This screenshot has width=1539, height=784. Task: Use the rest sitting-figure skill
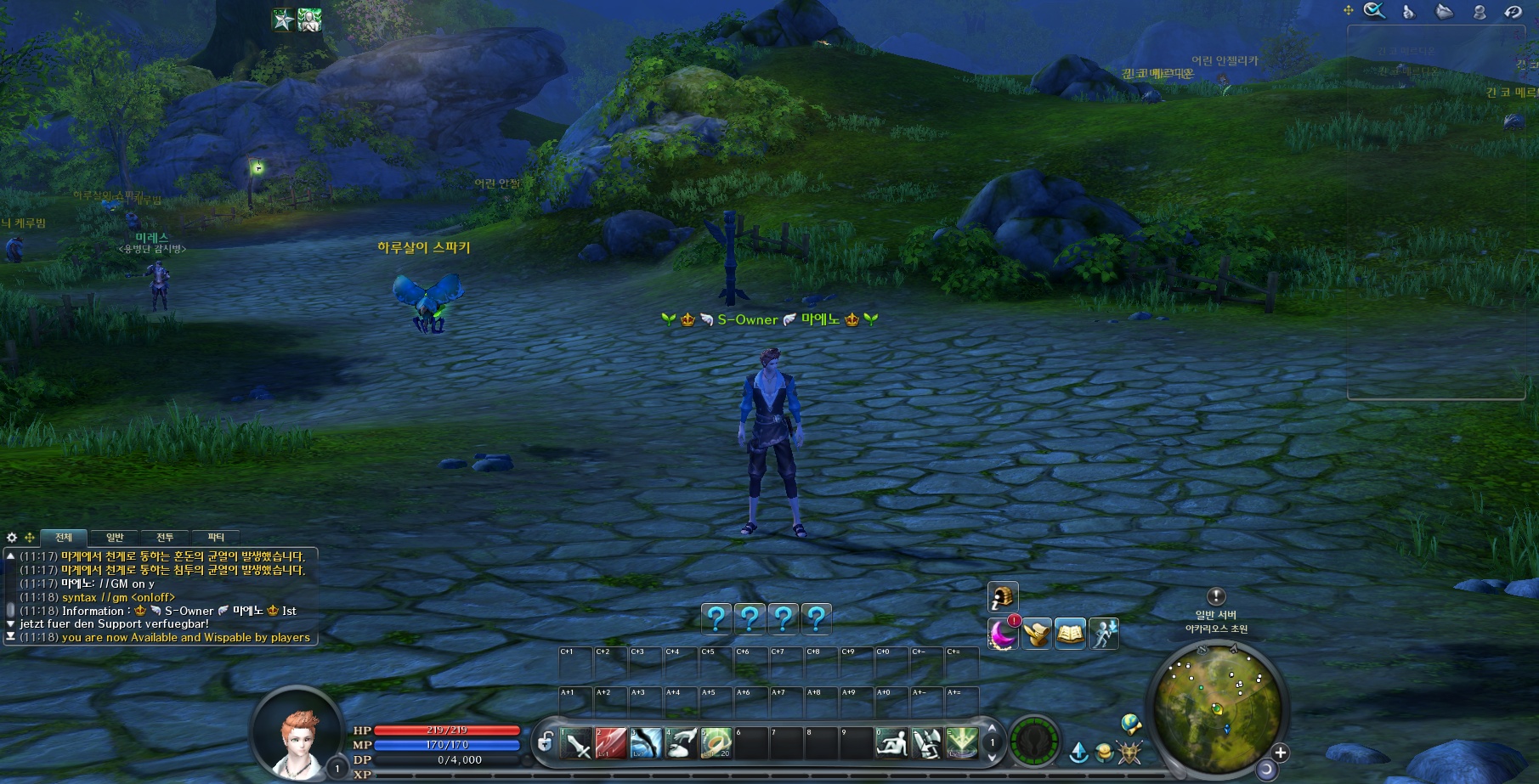[891, 743]
